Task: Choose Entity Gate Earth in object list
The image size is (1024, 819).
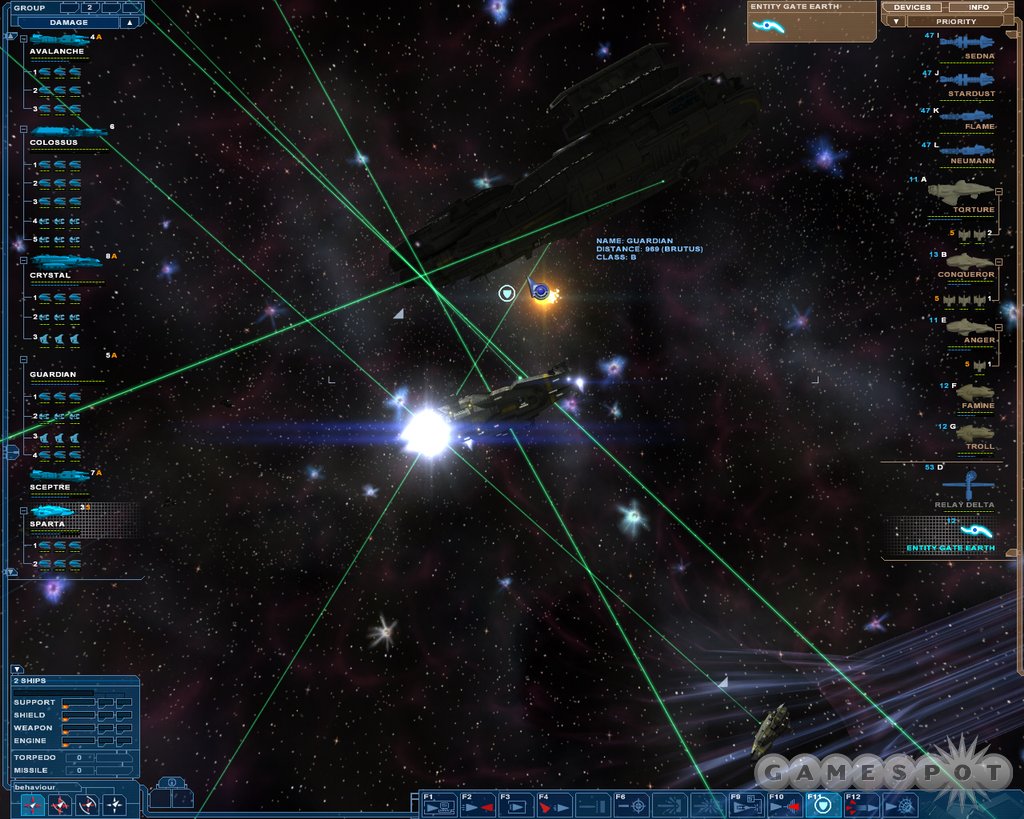Action: pyautogui.click(x=950, y=535)
